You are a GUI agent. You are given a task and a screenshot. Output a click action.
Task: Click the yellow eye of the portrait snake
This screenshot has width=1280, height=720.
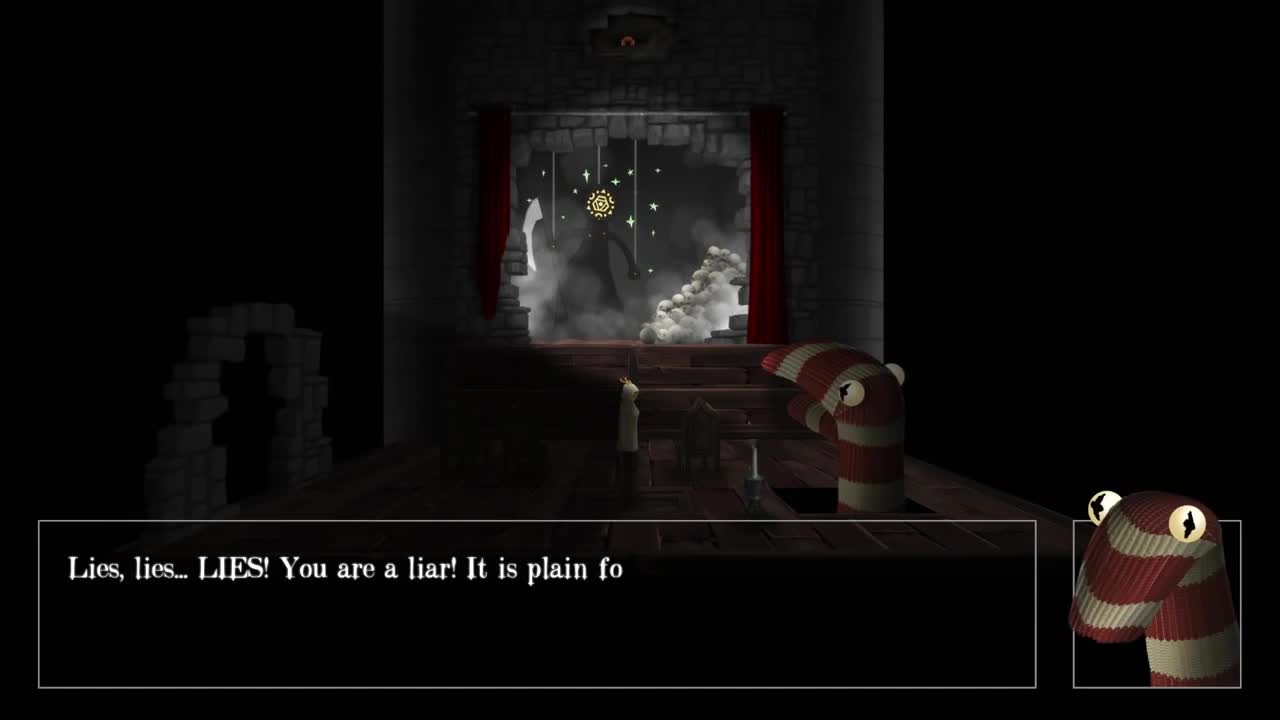(x=1186, y=522)
